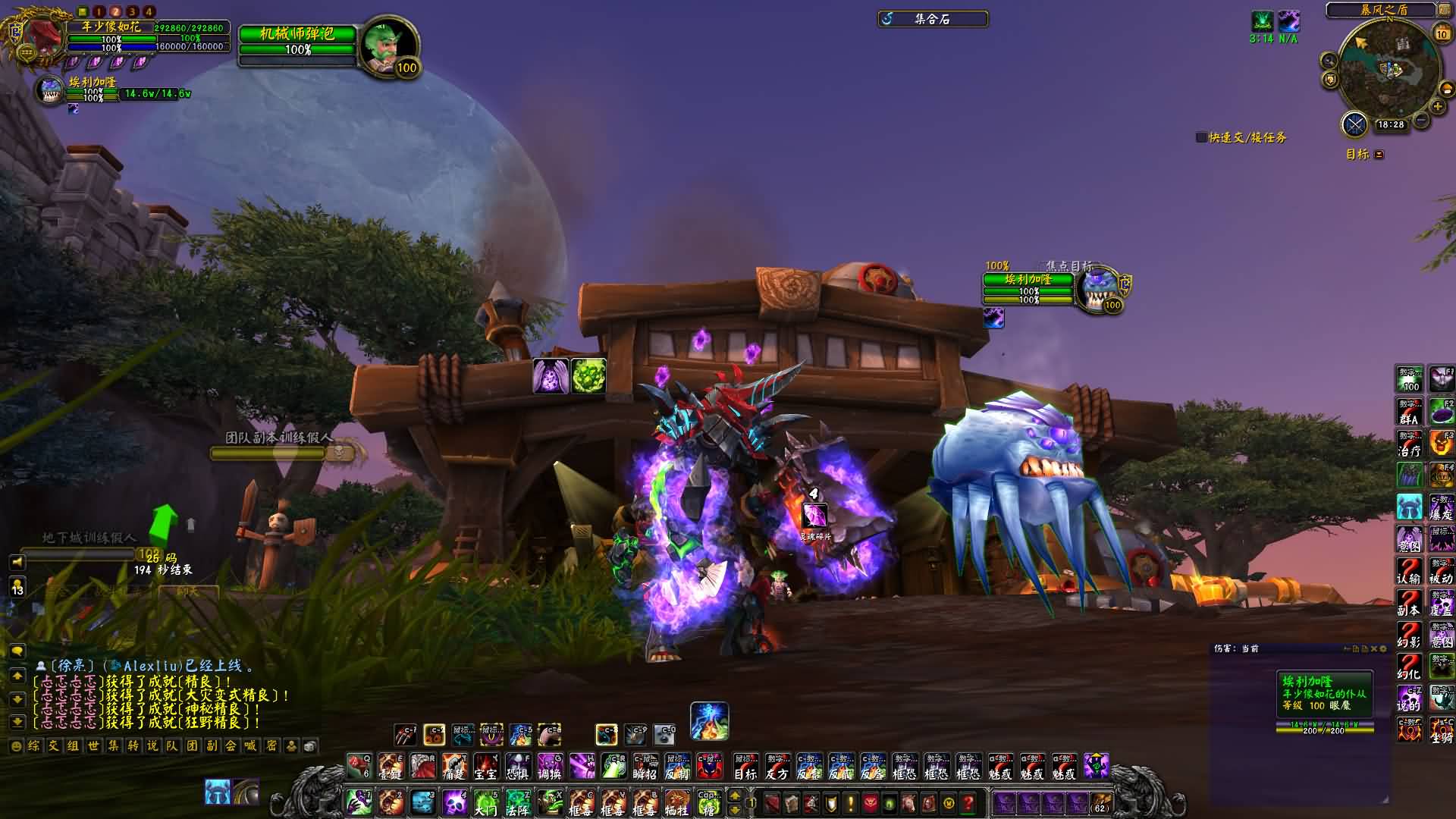1456x819 pixels.
Task: Open the calendar button showing 10
Action: pos(1442,33)
